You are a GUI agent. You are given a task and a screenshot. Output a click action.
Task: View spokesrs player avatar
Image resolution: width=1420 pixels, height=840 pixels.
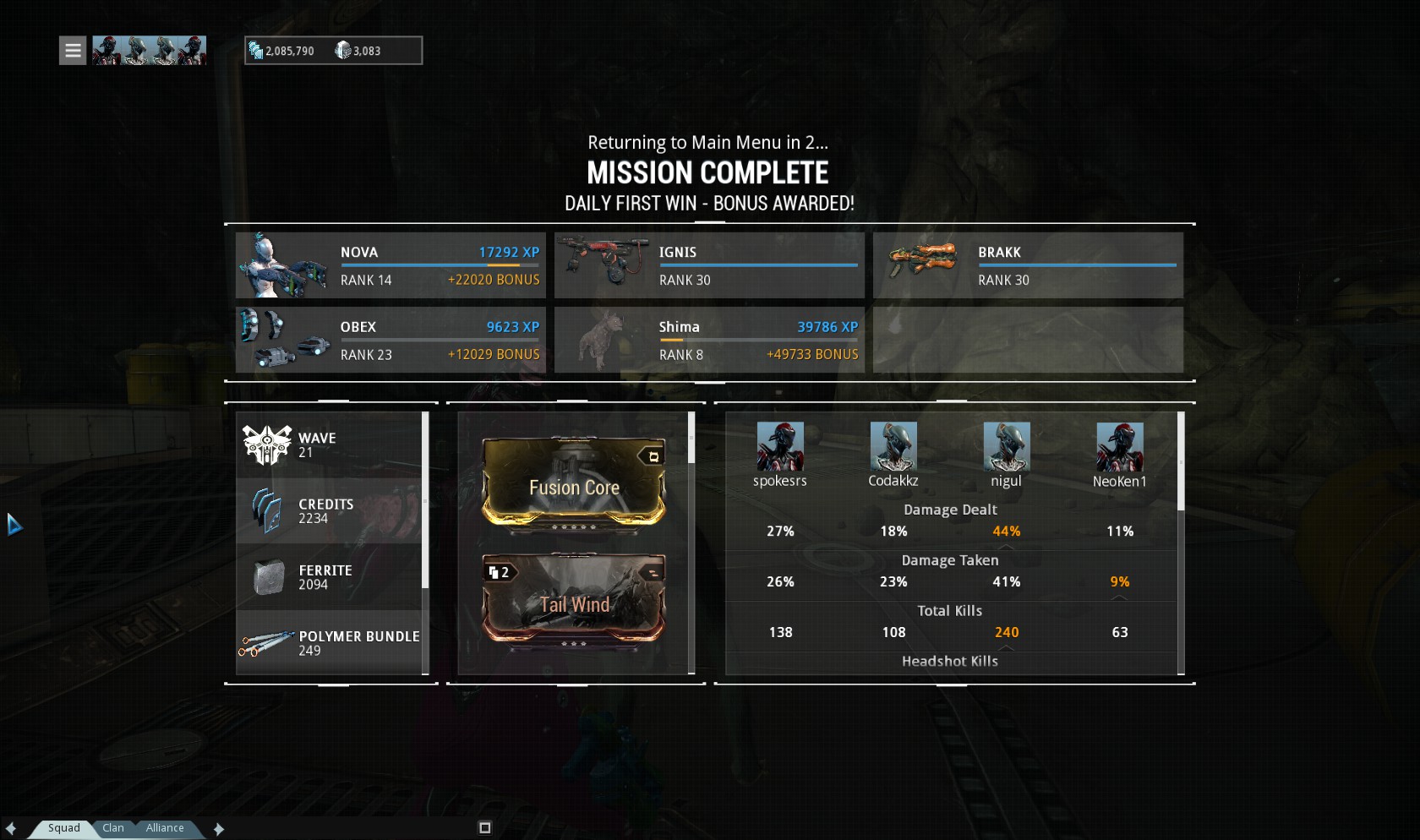[x=780, y=446]
